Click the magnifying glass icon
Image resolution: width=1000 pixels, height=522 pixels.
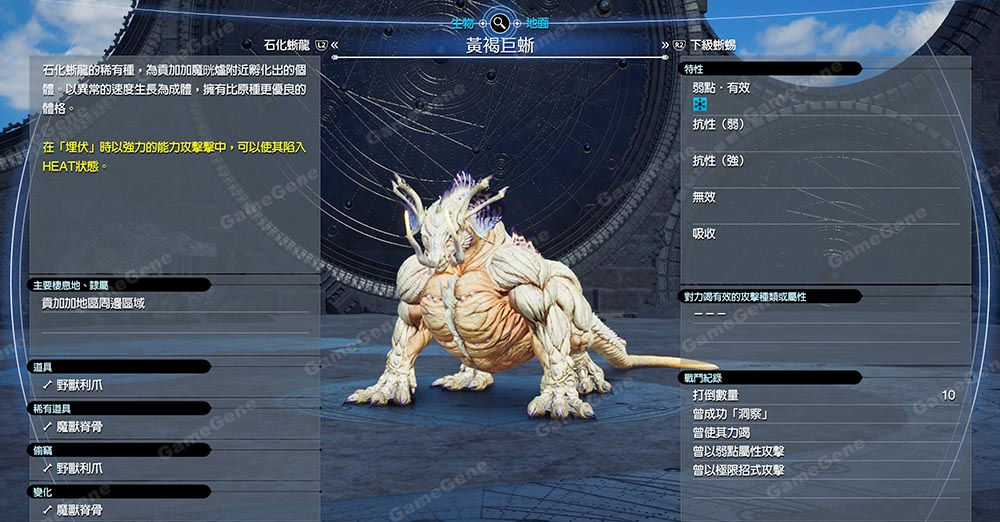(499, 22)
